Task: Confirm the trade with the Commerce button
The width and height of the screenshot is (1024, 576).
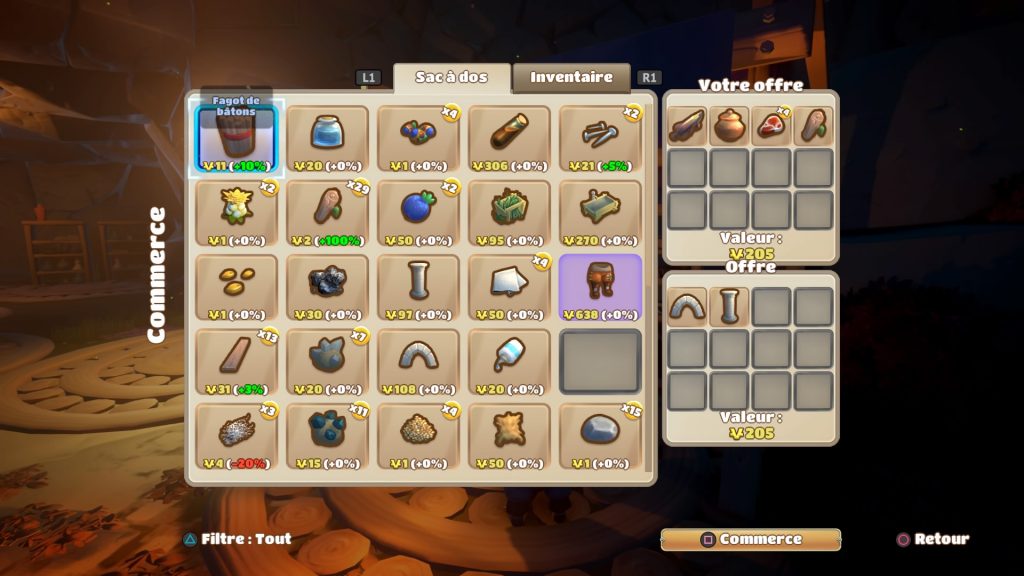Action: (x=750, y=539)
